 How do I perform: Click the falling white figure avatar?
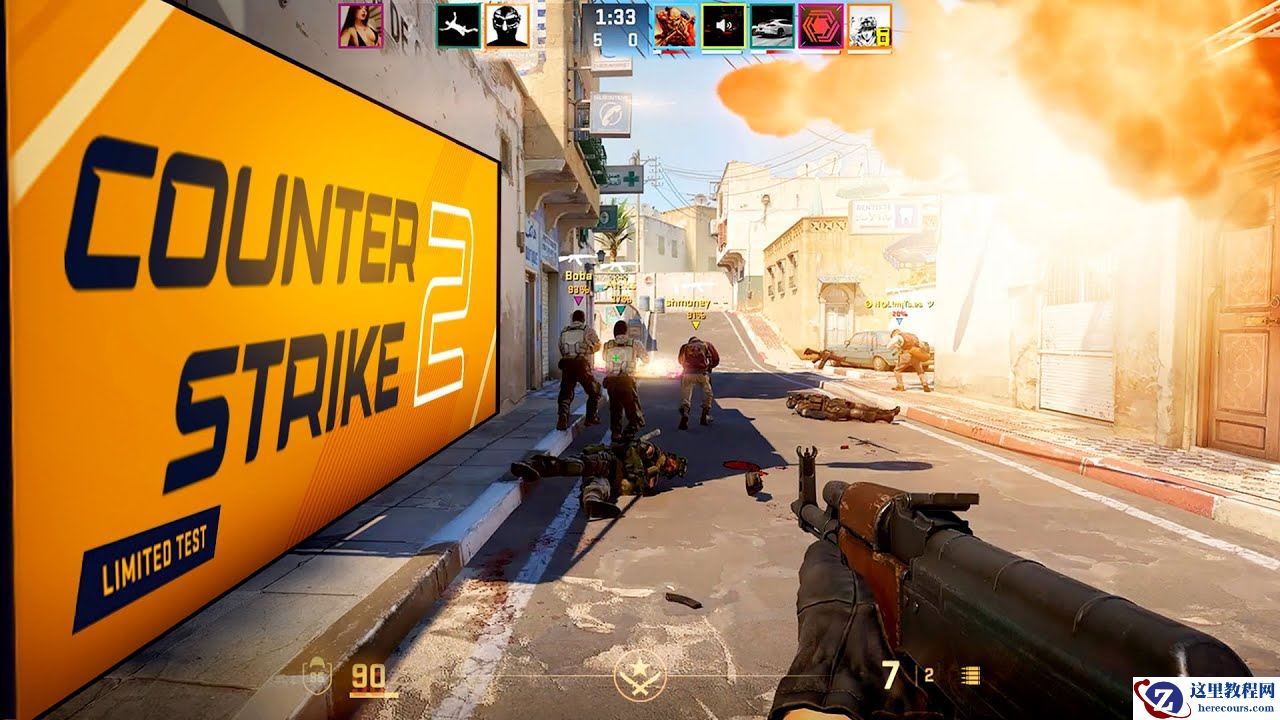coord(458,25)
